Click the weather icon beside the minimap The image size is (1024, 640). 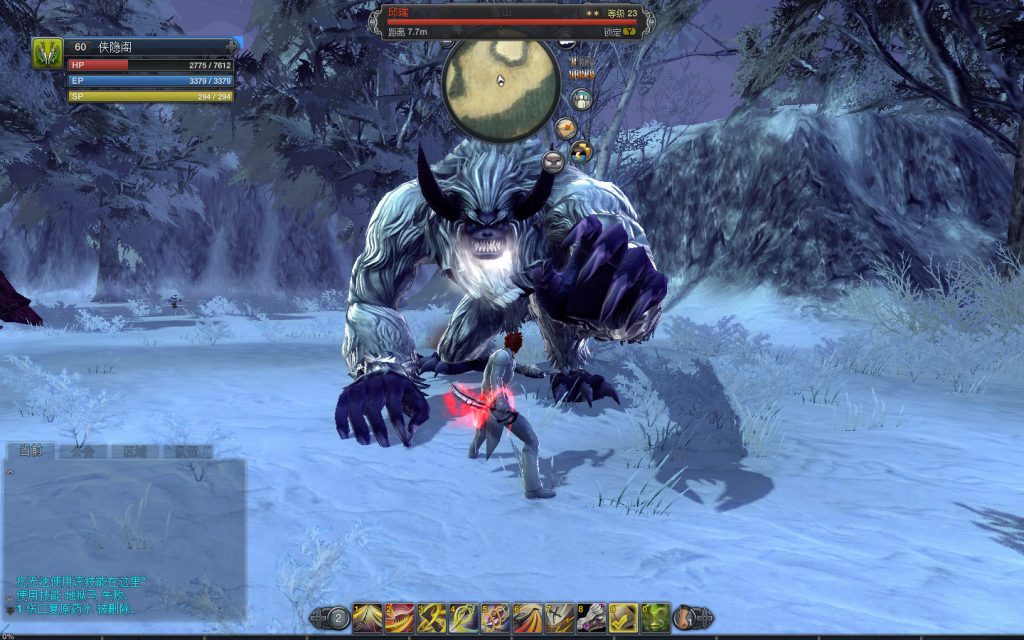tap(581, 151)
